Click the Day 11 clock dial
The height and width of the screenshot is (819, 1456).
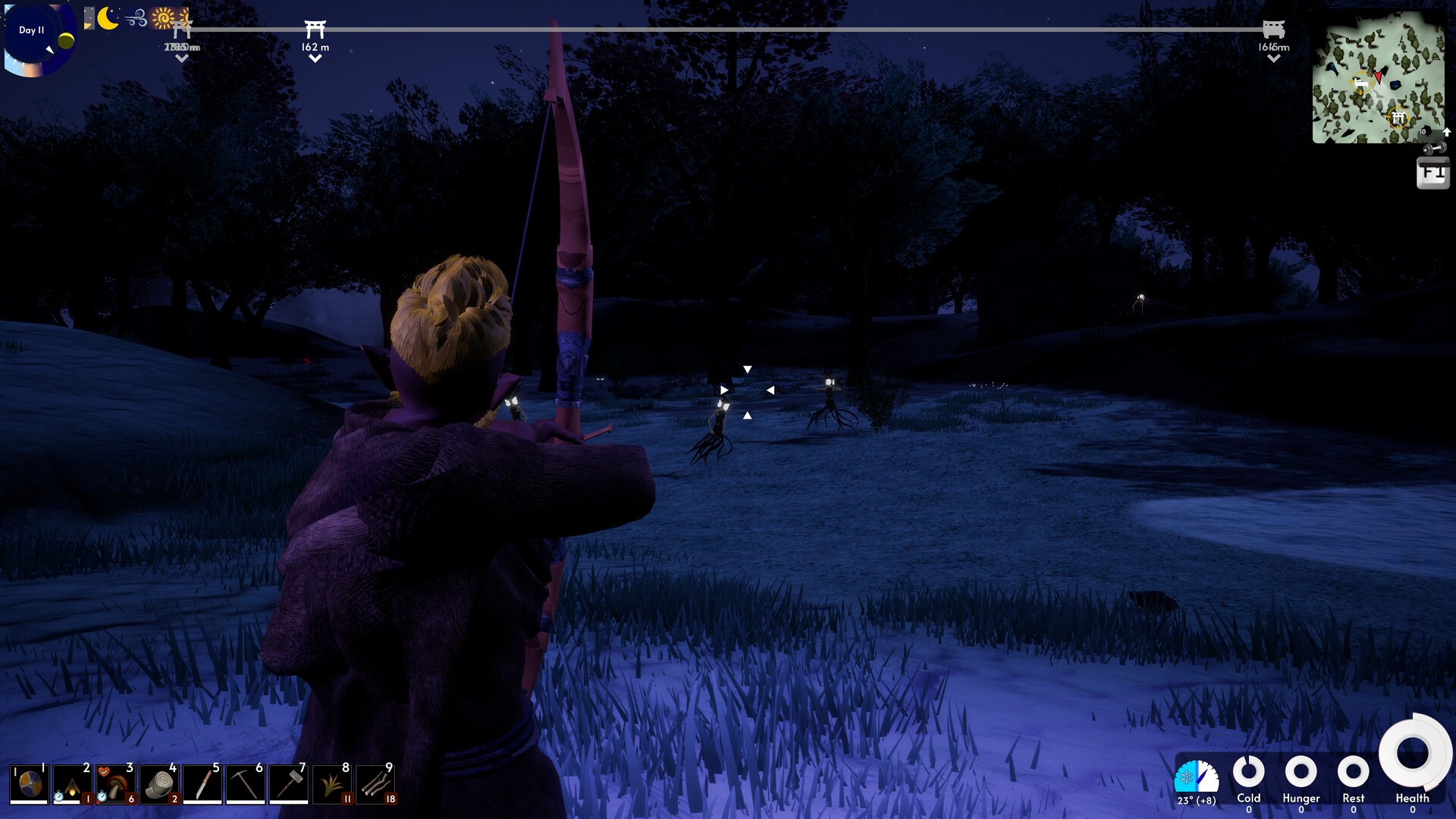38,39
